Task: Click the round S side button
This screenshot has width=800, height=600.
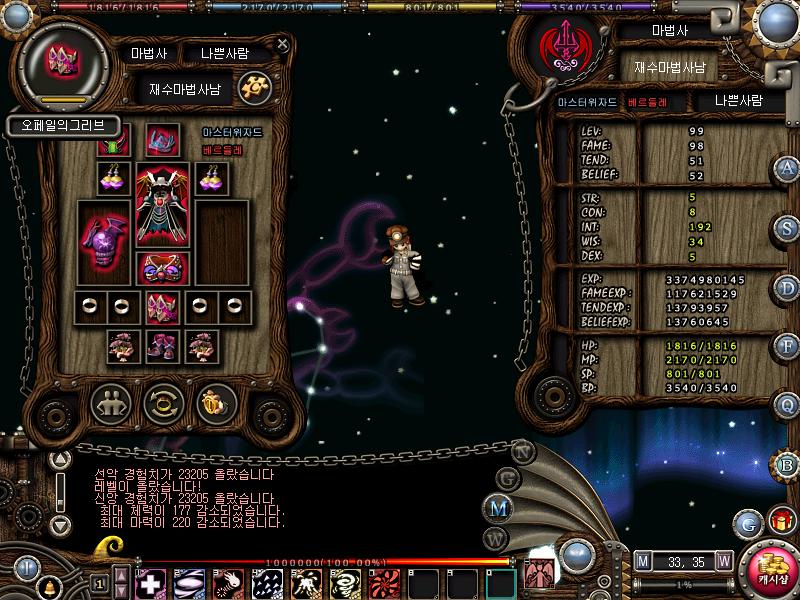Action: [787, 227]
